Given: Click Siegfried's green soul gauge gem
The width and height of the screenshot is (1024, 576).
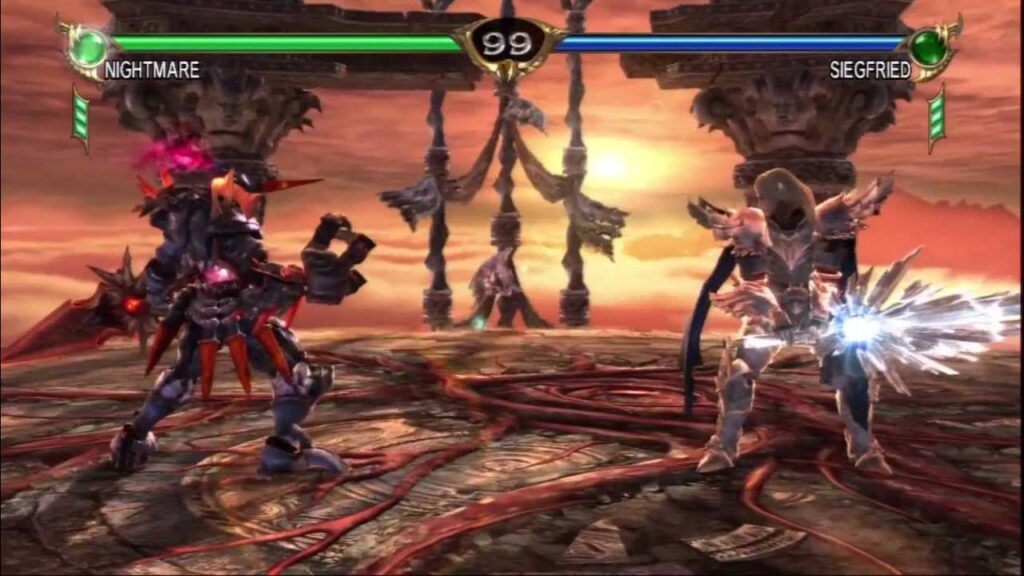Looking at the screenshot, I should pyautogui.click(x=927, y=47).
